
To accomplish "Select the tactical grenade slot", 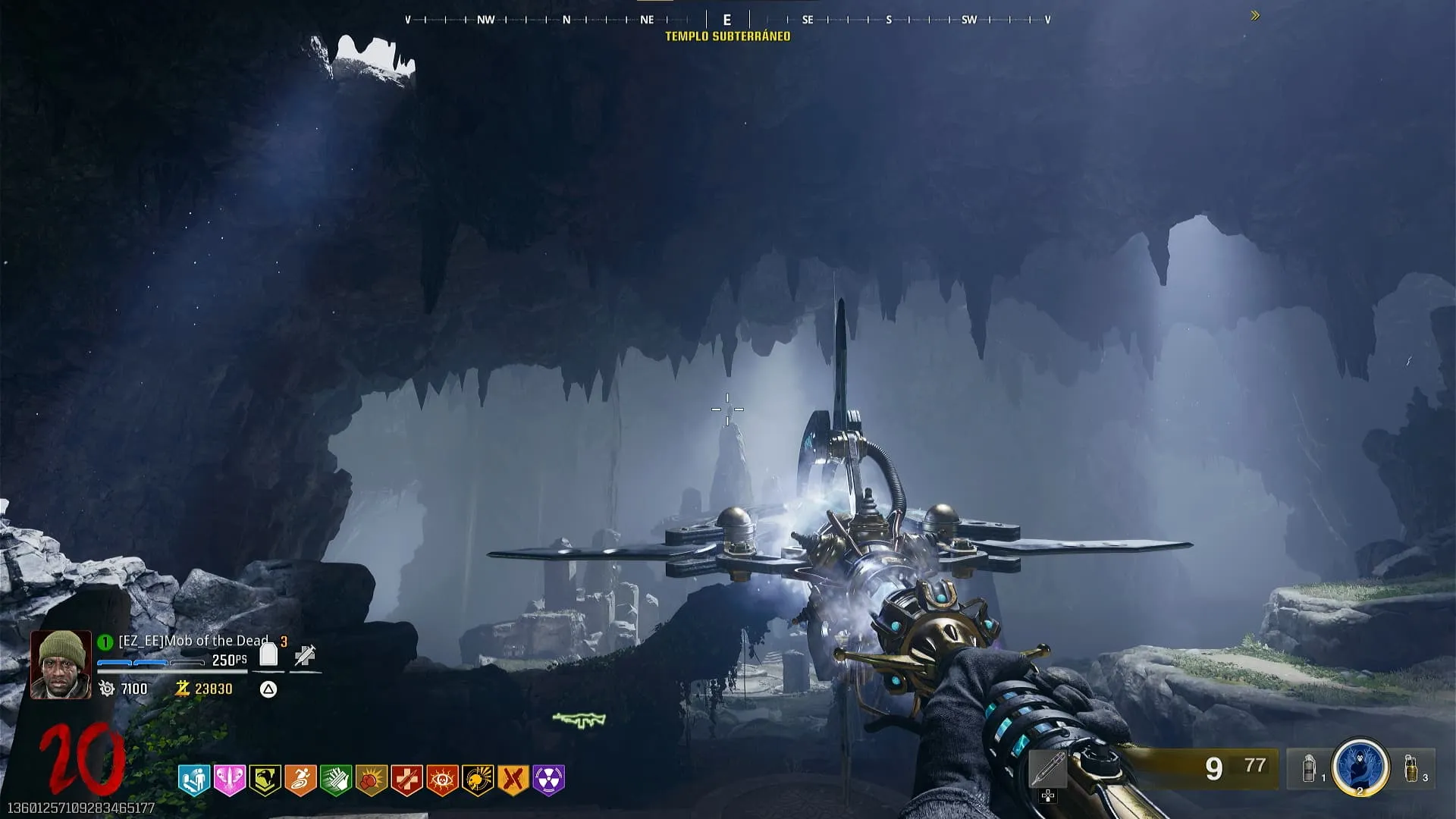I will click(x=1309, y=768).
